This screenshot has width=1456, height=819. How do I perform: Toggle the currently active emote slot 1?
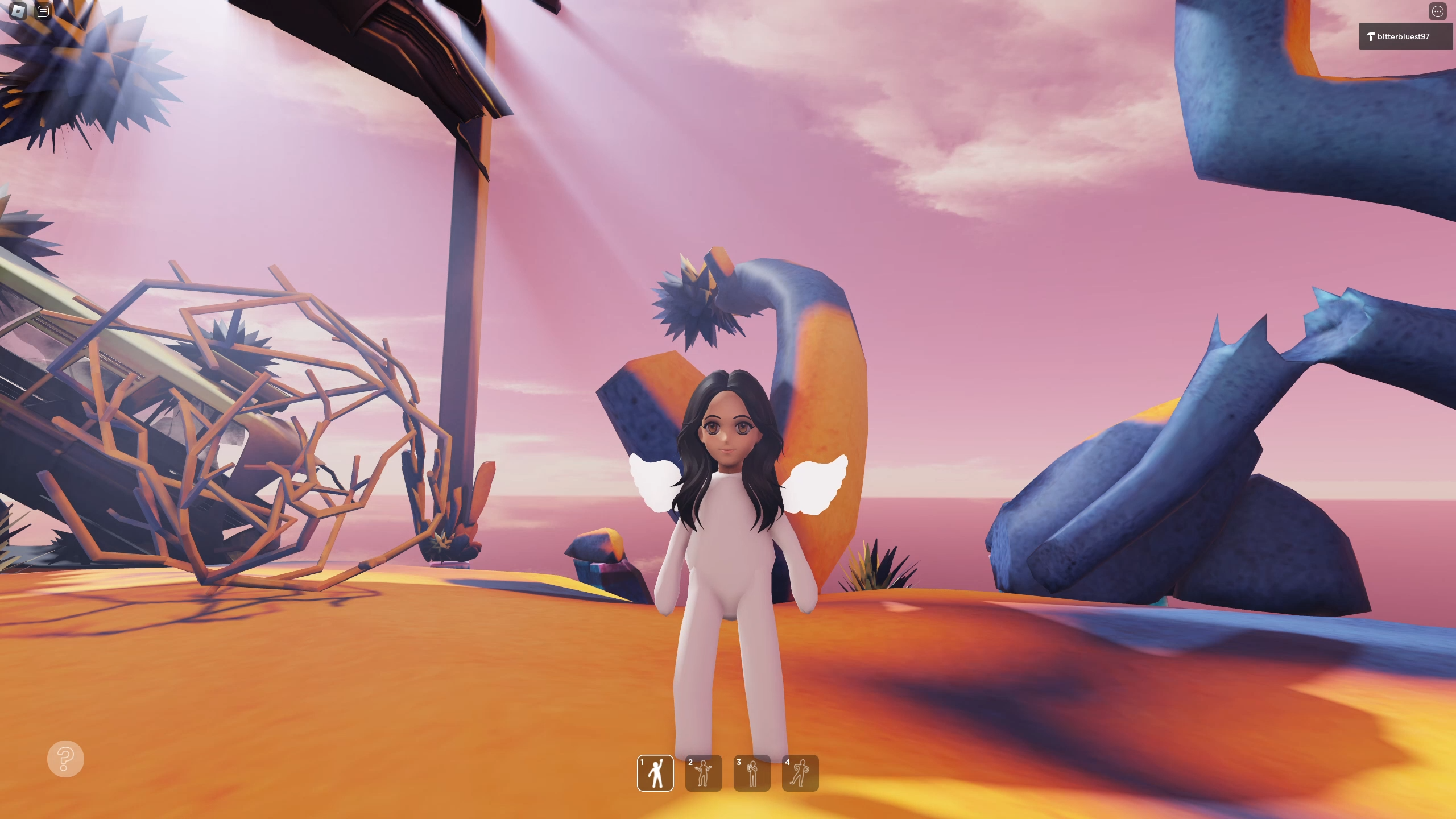click(656, 773)
